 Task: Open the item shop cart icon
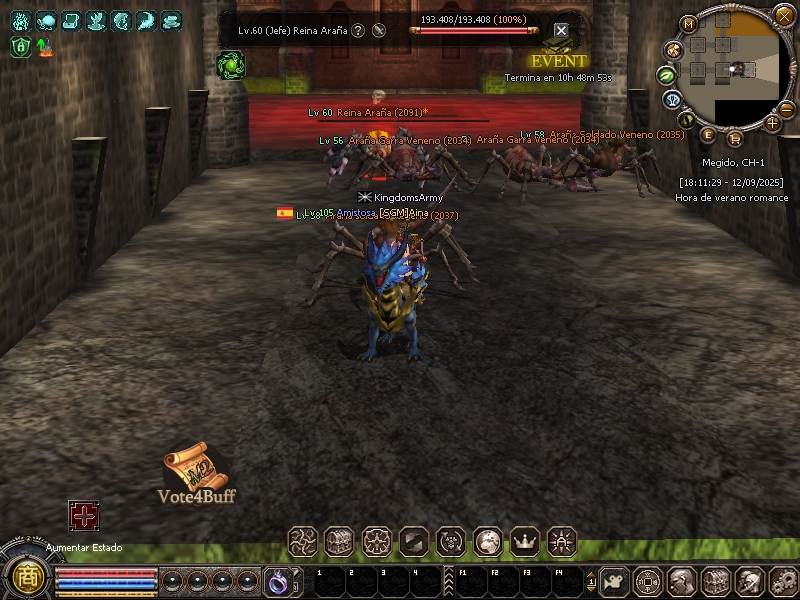[735, 138]
